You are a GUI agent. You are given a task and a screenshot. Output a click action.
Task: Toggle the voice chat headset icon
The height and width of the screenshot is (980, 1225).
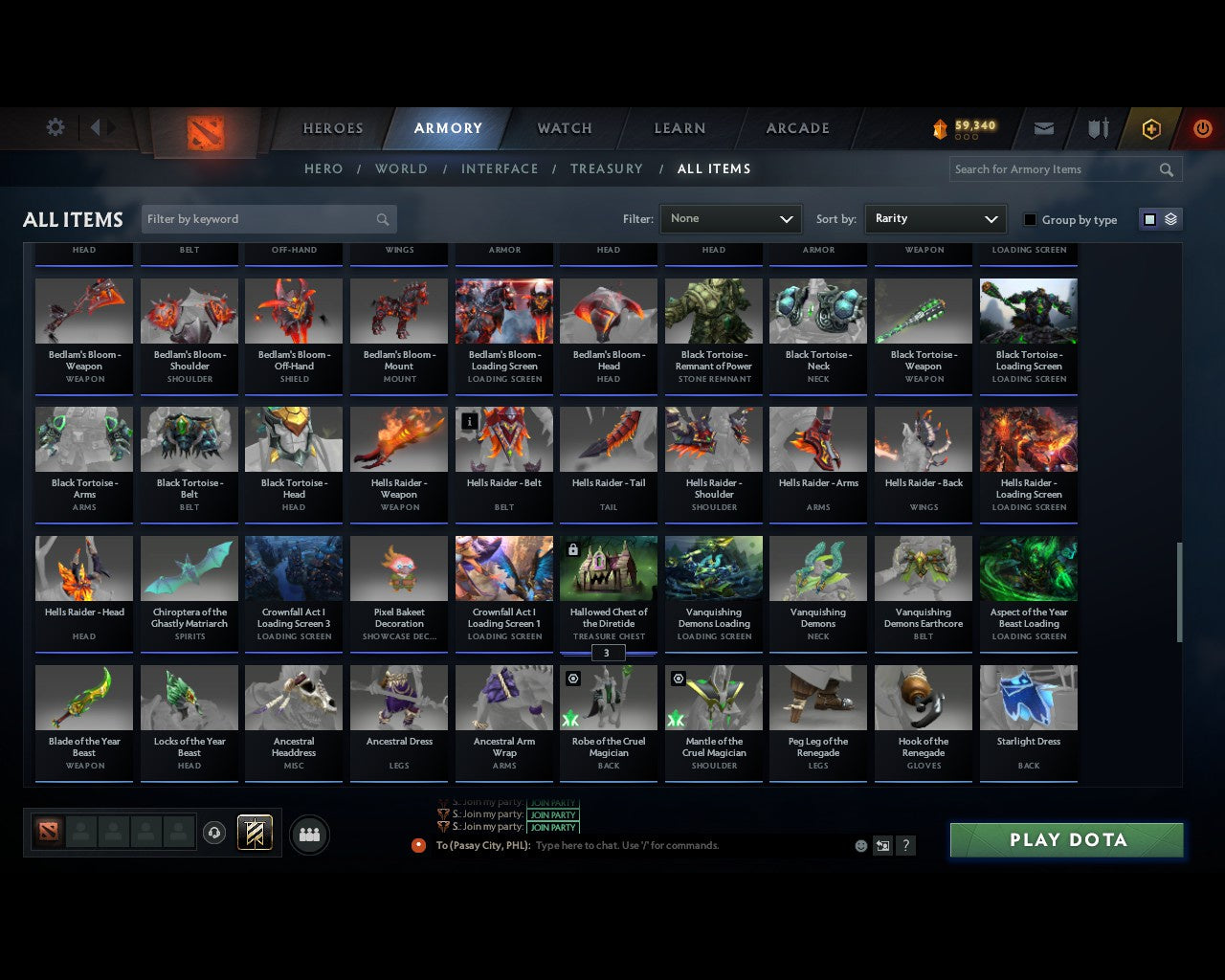click(x=215, y=833)
